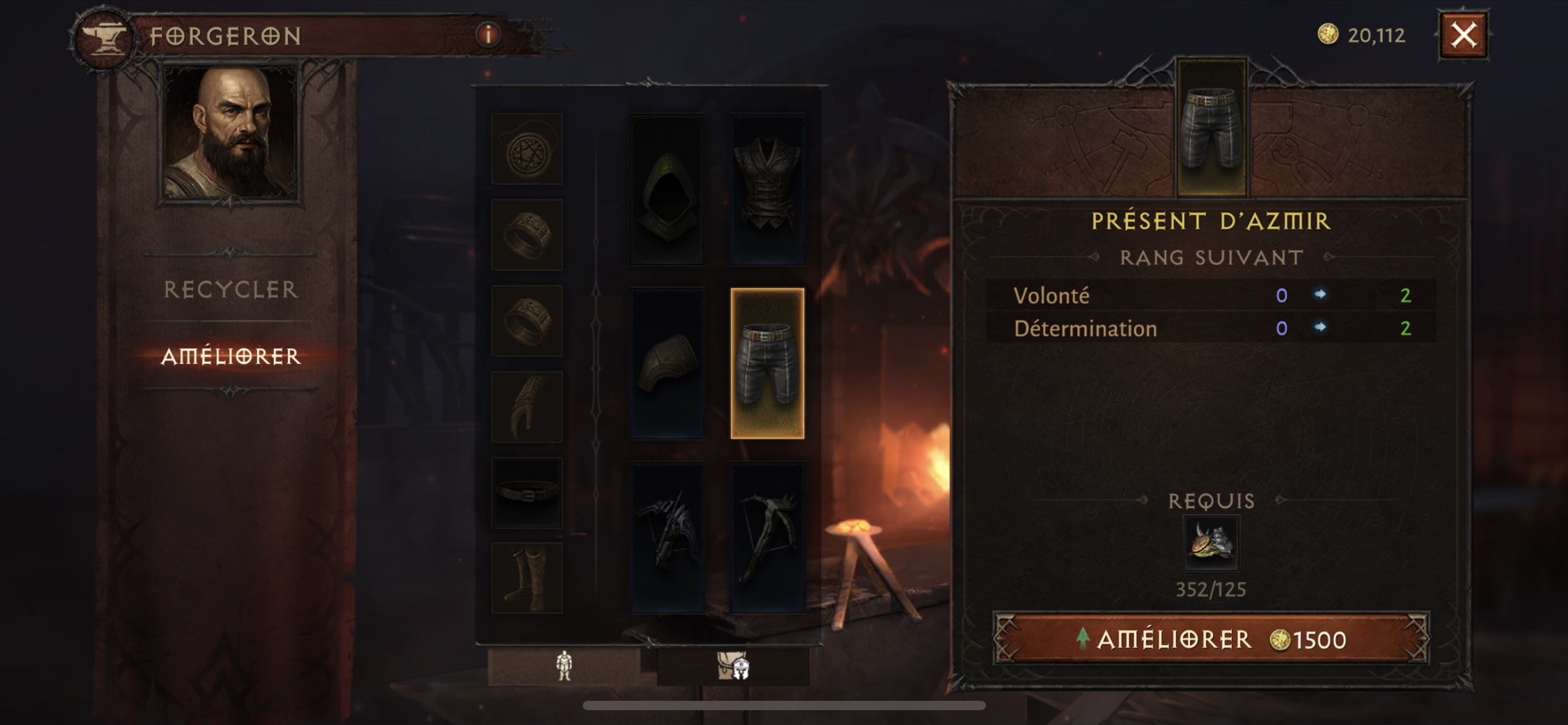Select the Recycler menu option
Screen dimensions: 1568x725
tap(230, 289)
